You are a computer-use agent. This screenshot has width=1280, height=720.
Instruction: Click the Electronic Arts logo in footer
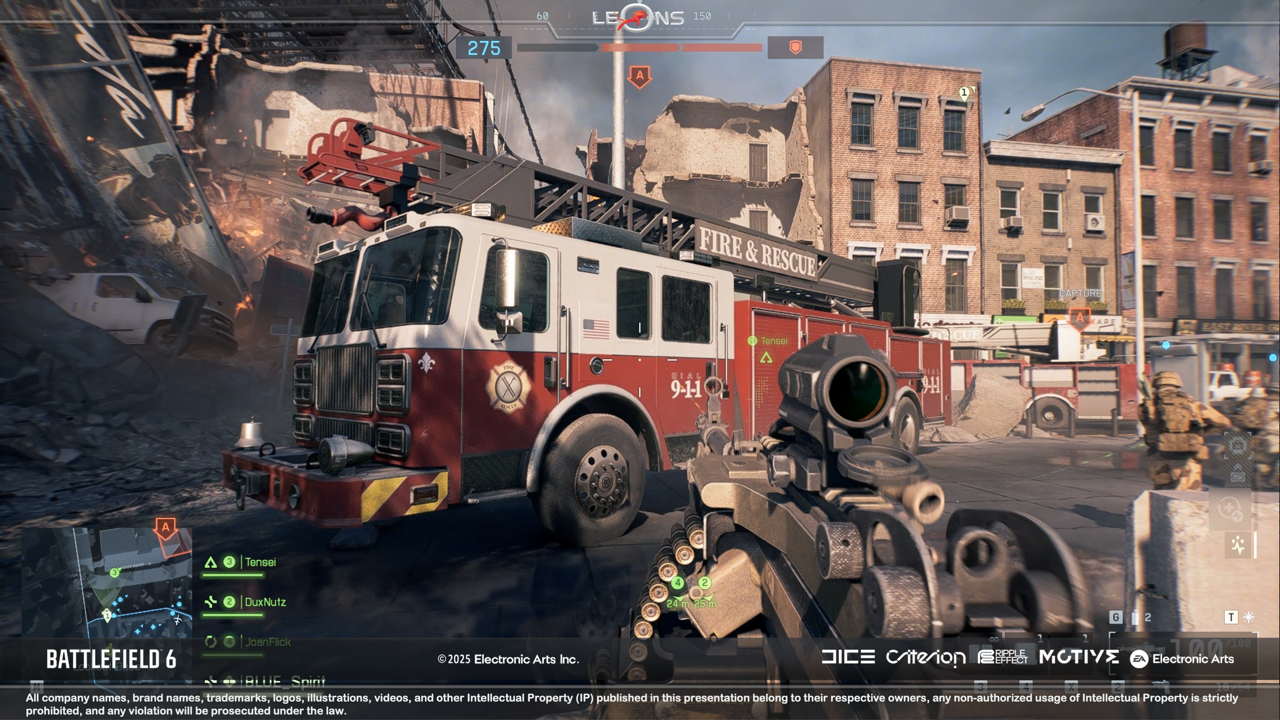[1182, 658]
